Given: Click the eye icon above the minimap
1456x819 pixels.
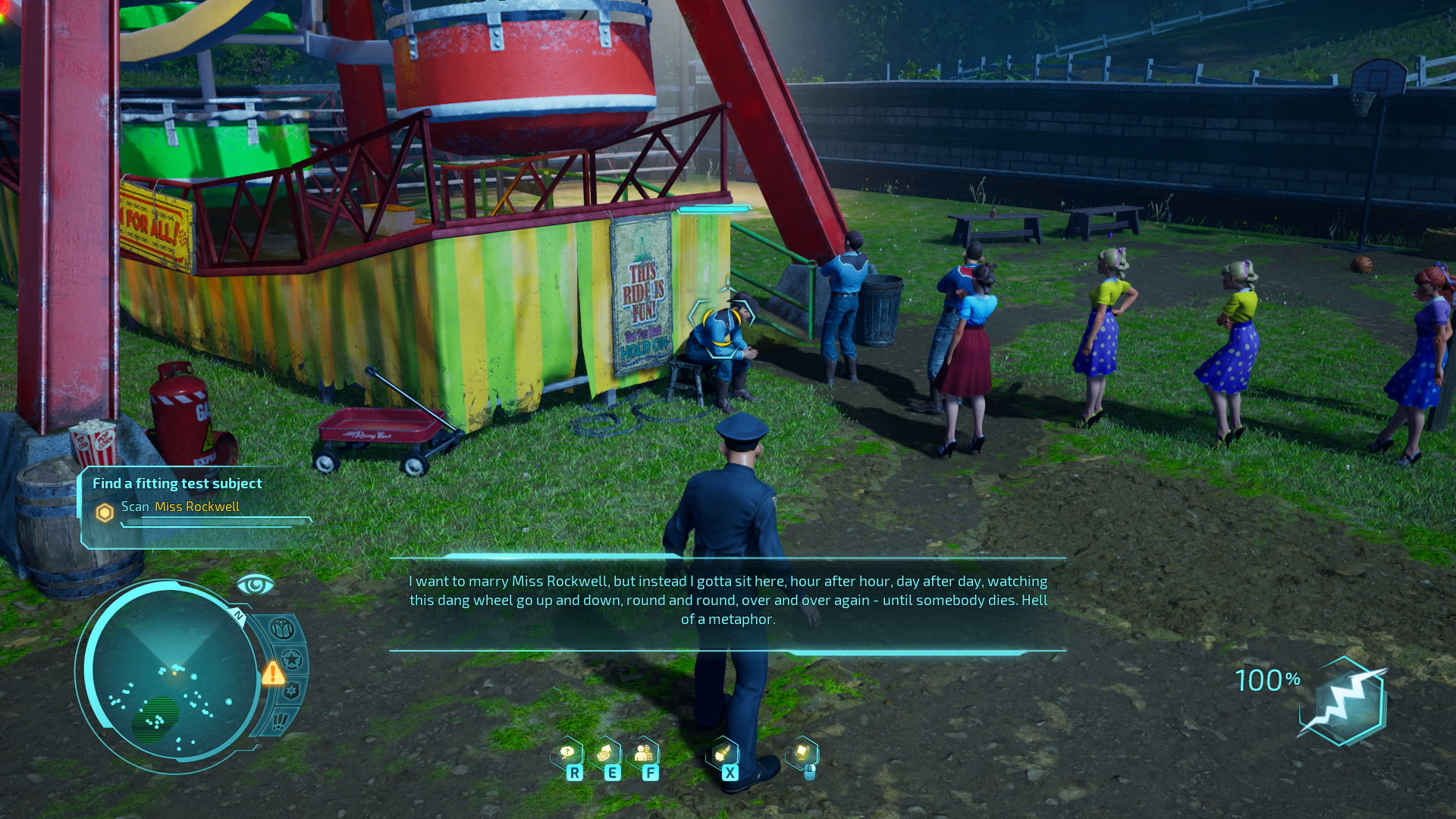Looking at the screenshot, I should click(255, 585).
